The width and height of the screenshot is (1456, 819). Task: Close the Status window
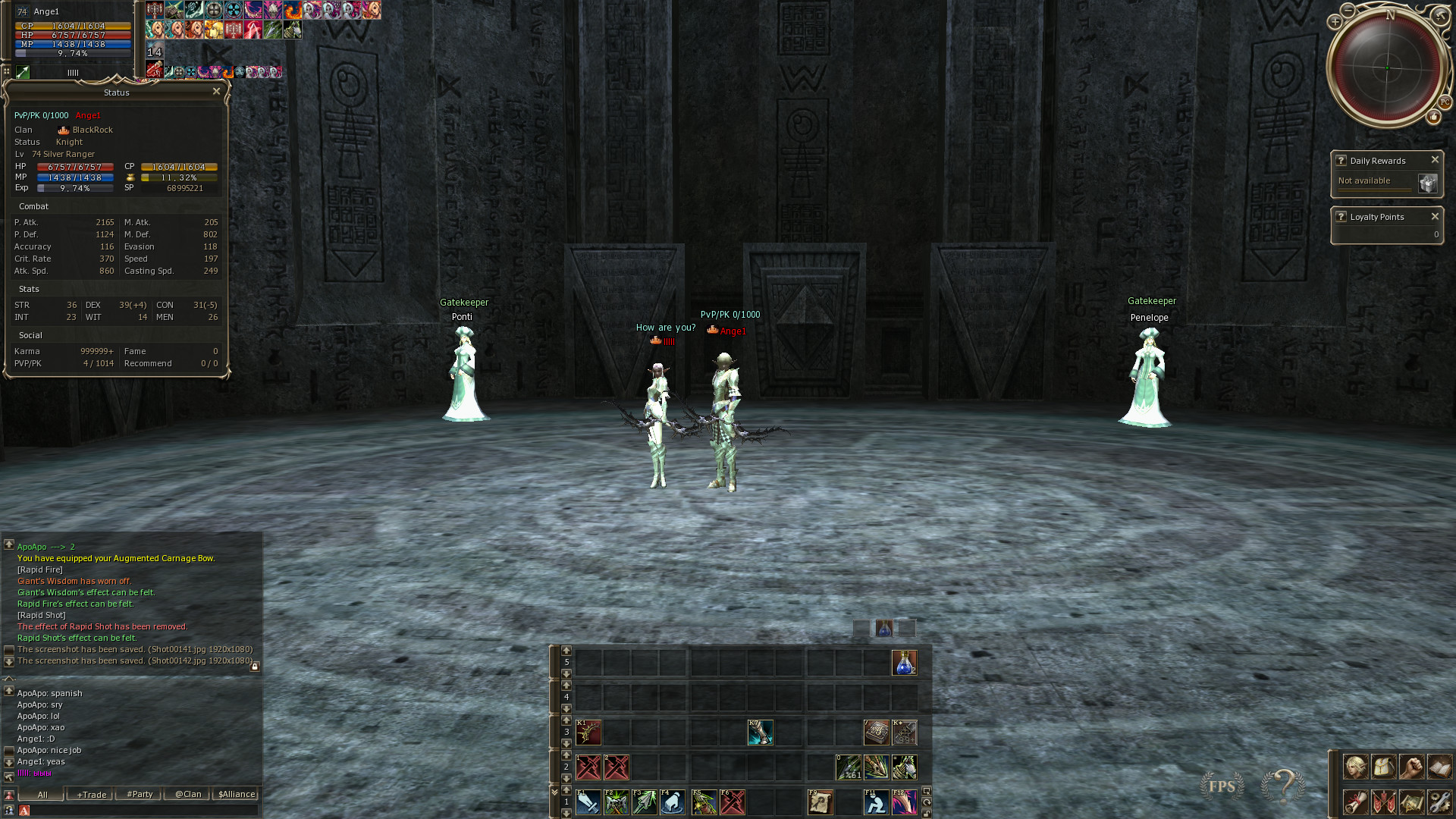coord(216,92)
